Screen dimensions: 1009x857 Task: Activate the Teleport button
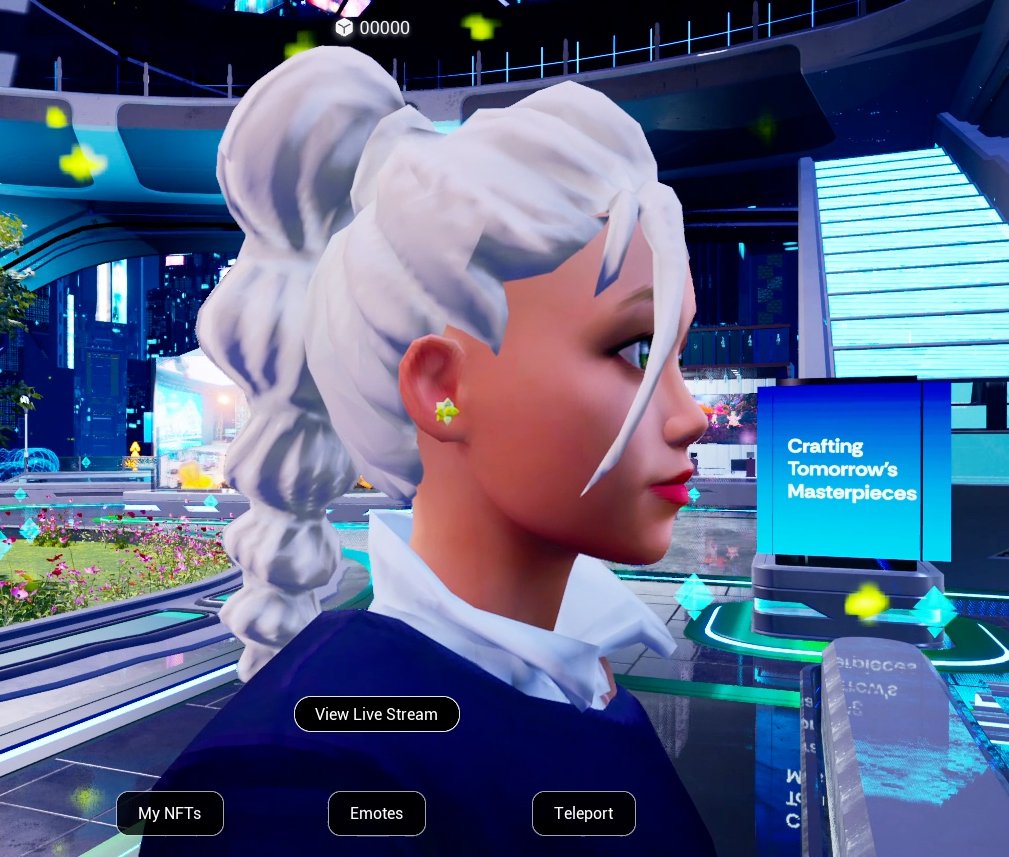point(584,813)
